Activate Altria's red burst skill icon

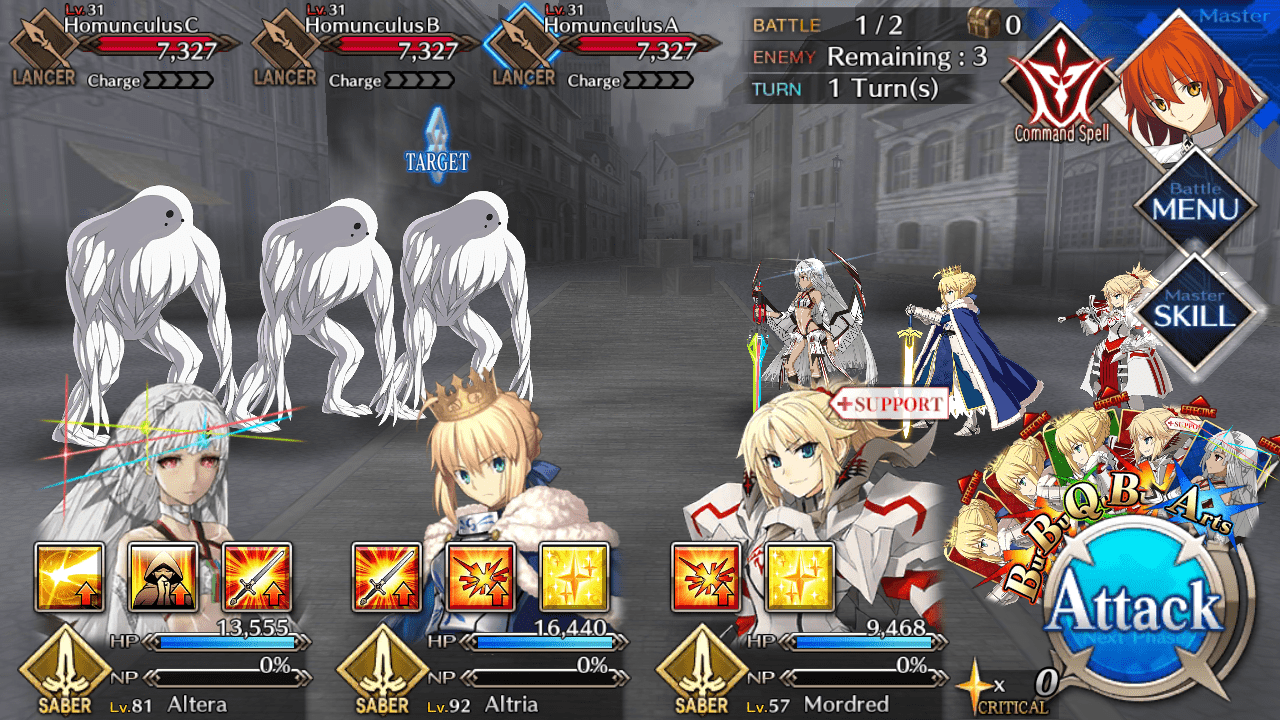480,577
